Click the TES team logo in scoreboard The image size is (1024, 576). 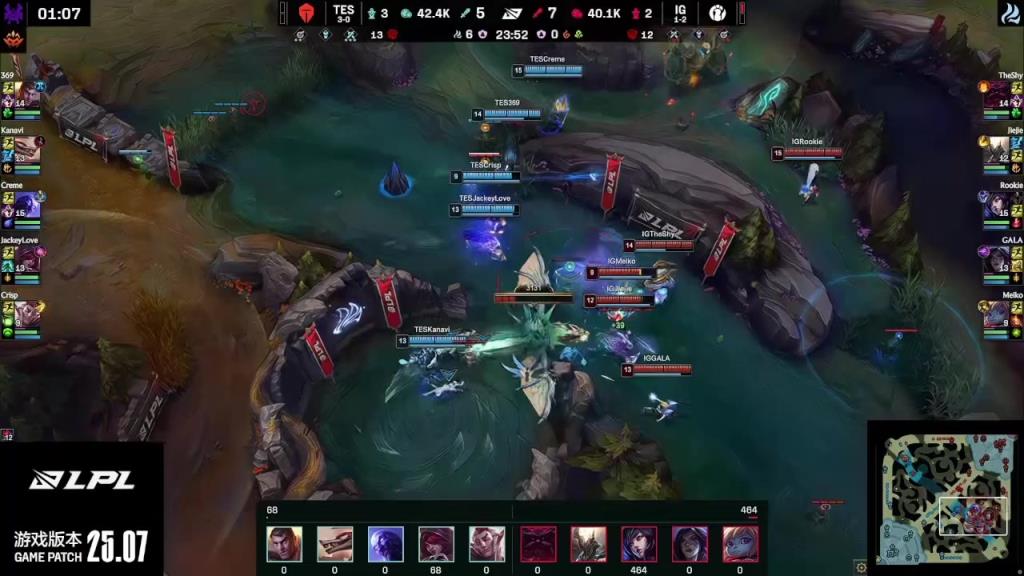coord(307,13)
